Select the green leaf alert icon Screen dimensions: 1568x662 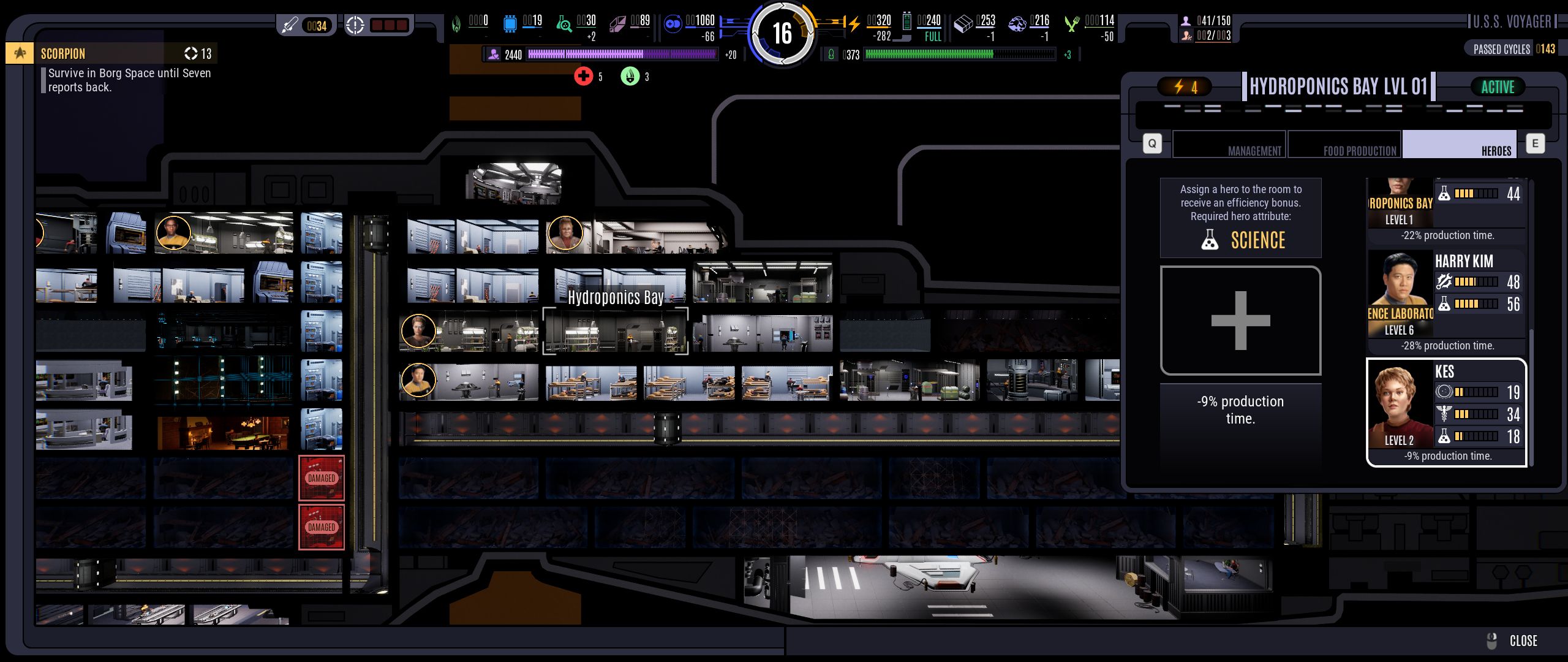point(630,76)
